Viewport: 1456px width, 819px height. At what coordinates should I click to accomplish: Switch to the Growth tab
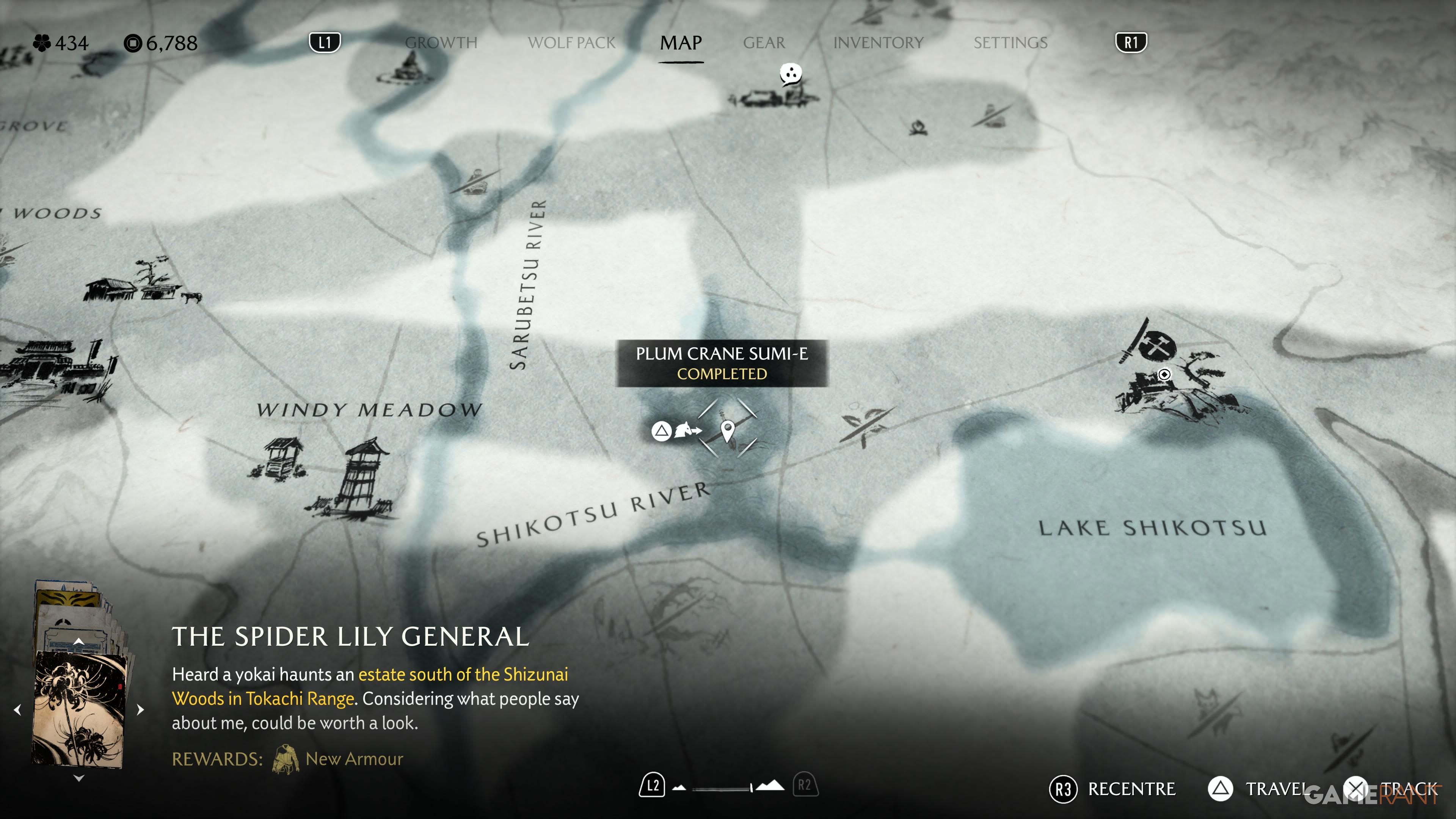(x=441, y=43)
